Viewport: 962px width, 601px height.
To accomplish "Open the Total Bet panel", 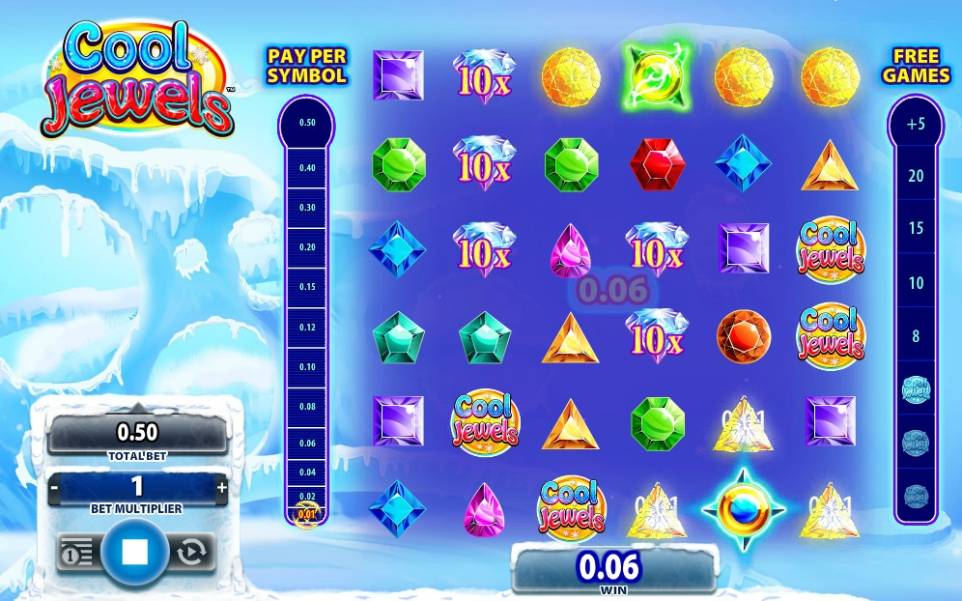I will click(x=138, y=434).
